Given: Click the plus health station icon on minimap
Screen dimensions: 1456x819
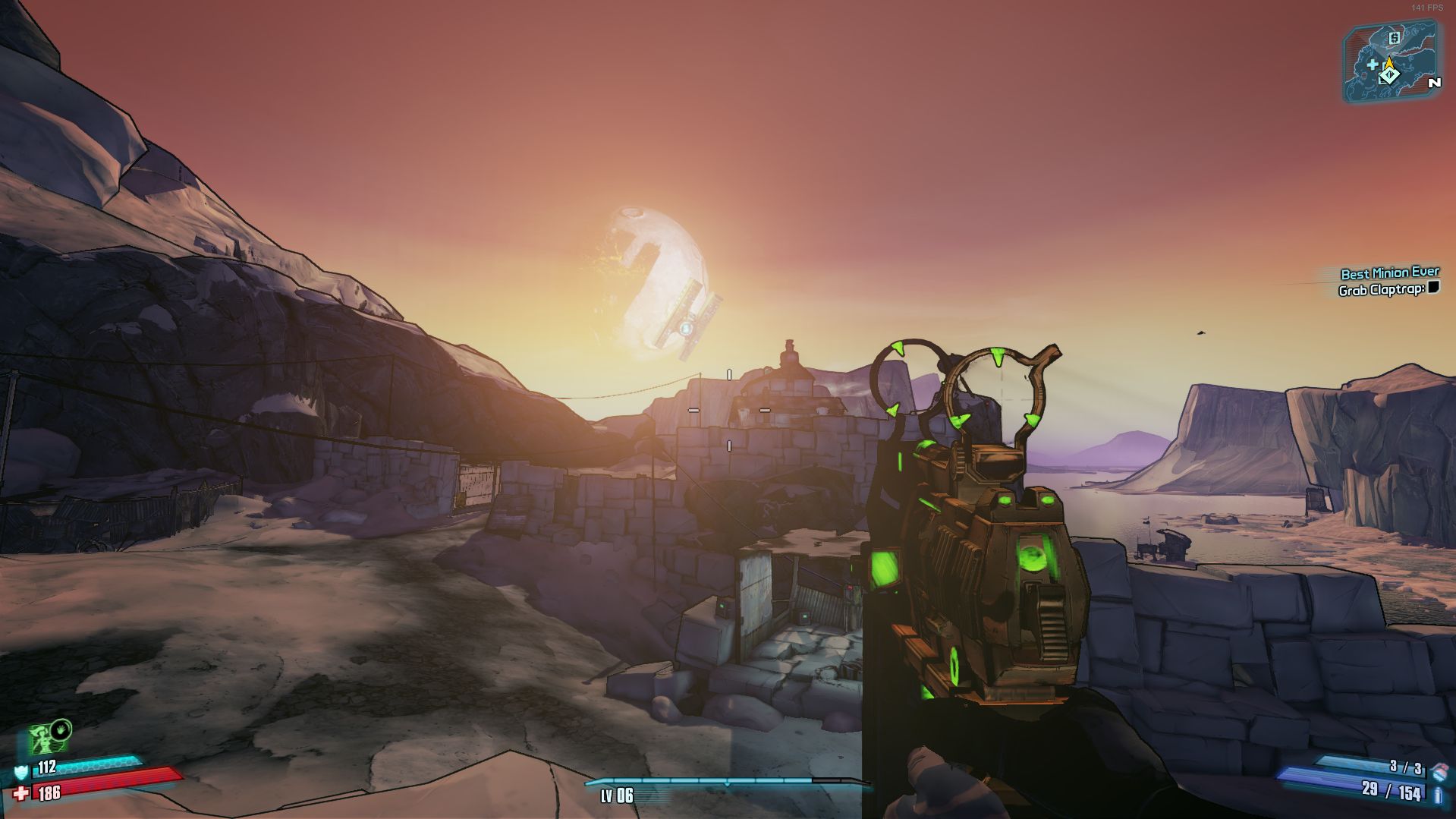Looking at the screenshot, I should (x=1373, y=65).
